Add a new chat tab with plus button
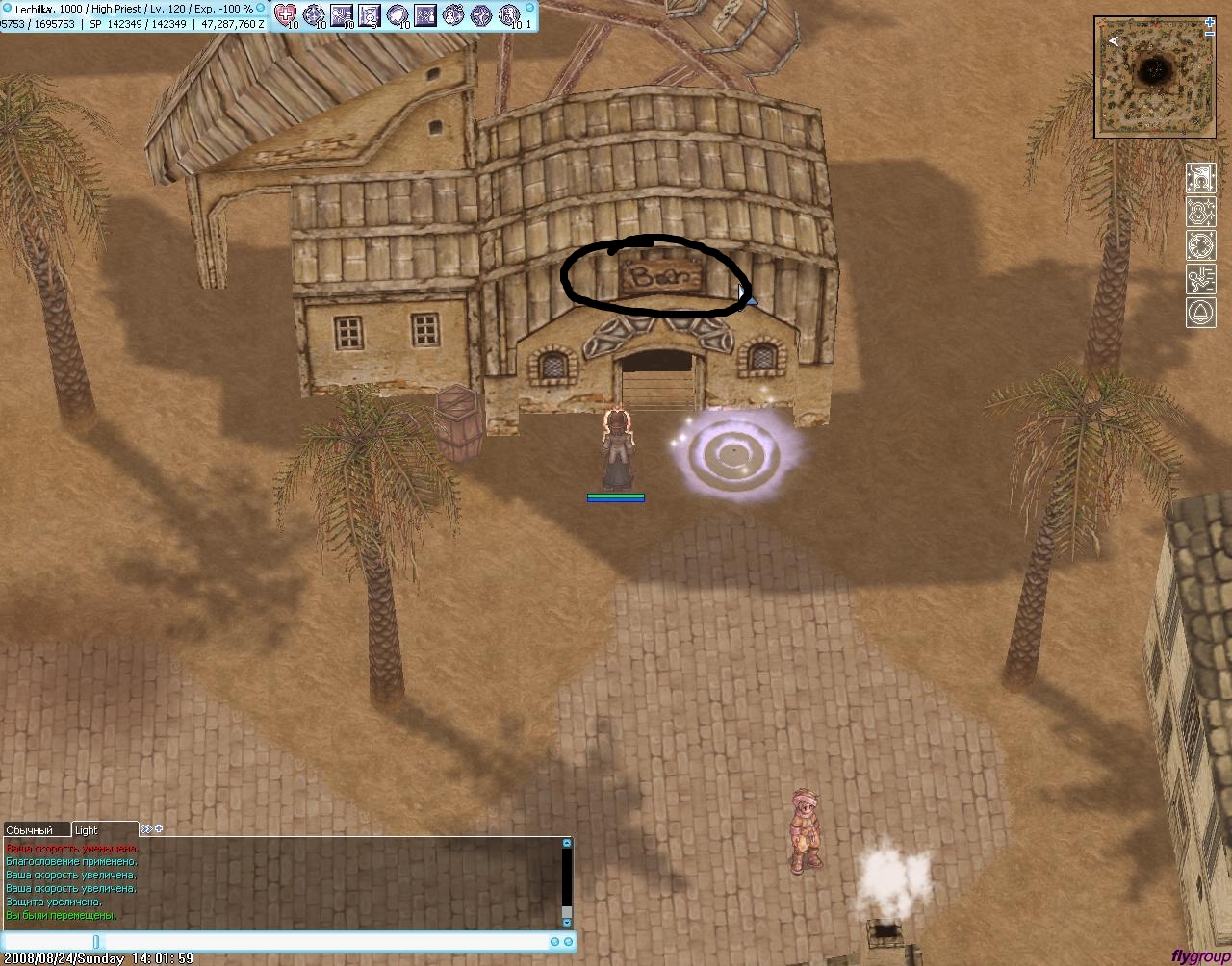 pyautogui.click(x=159, y=828)
